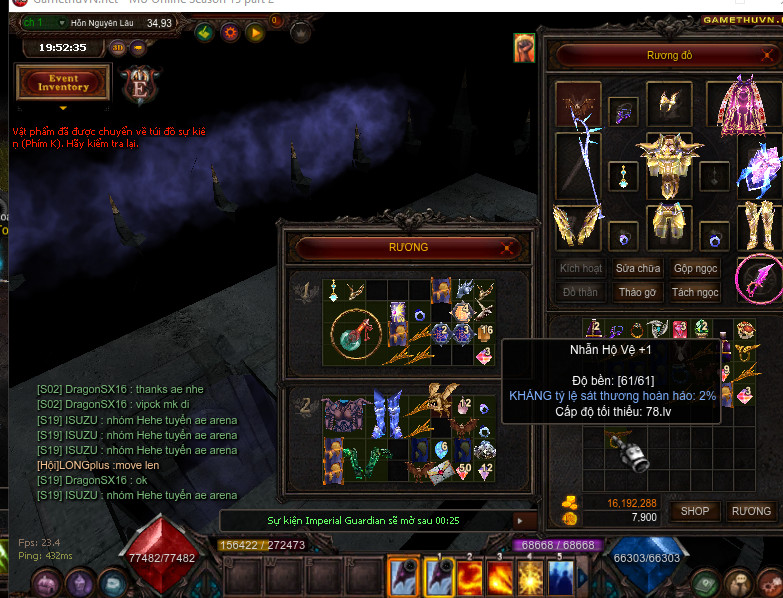Click the orange gear settings icon
The image size is (783, 598).
pyautogui.click(x=230, y=33)
